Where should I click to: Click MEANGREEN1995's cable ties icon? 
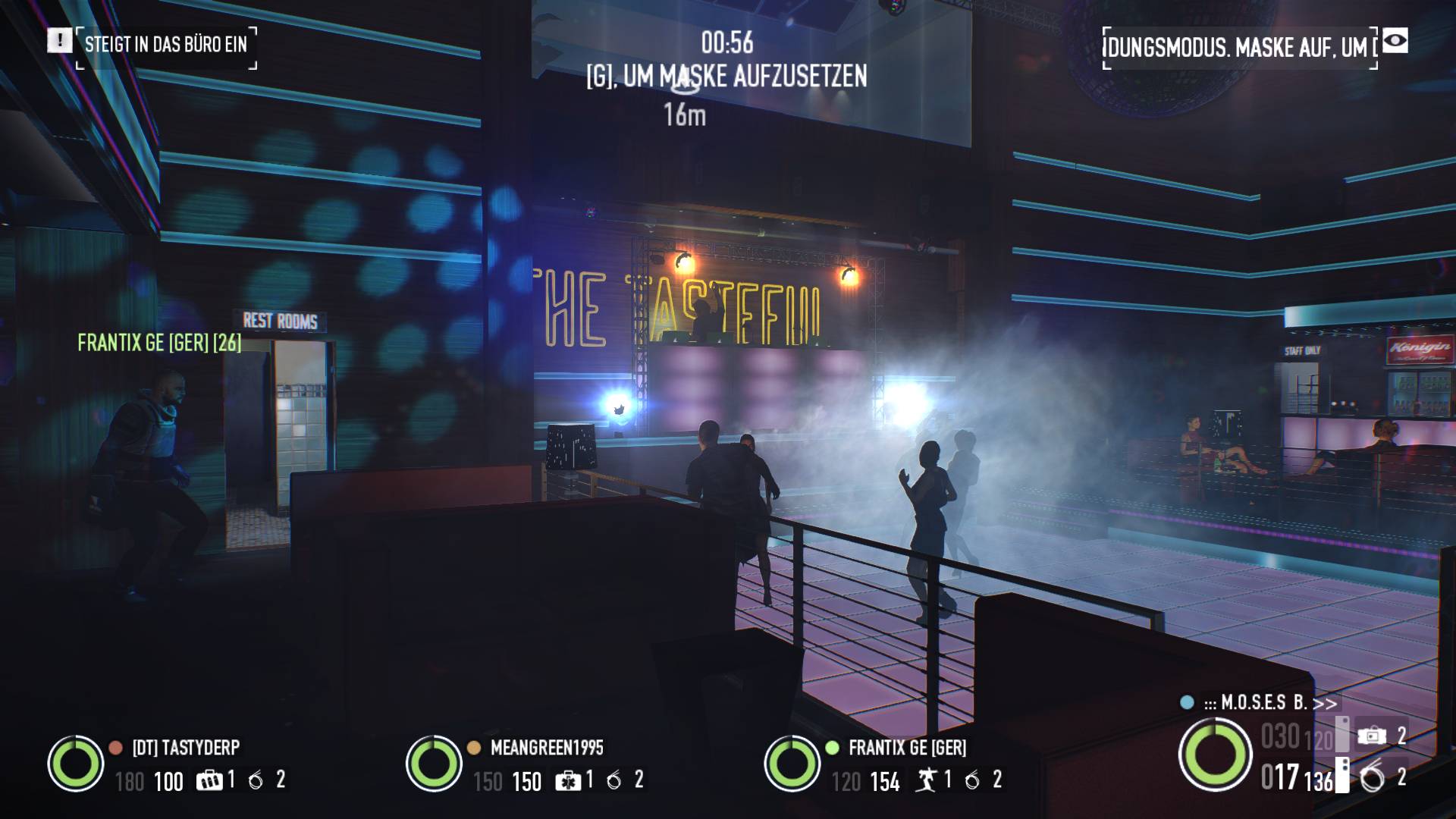[613, 780]
